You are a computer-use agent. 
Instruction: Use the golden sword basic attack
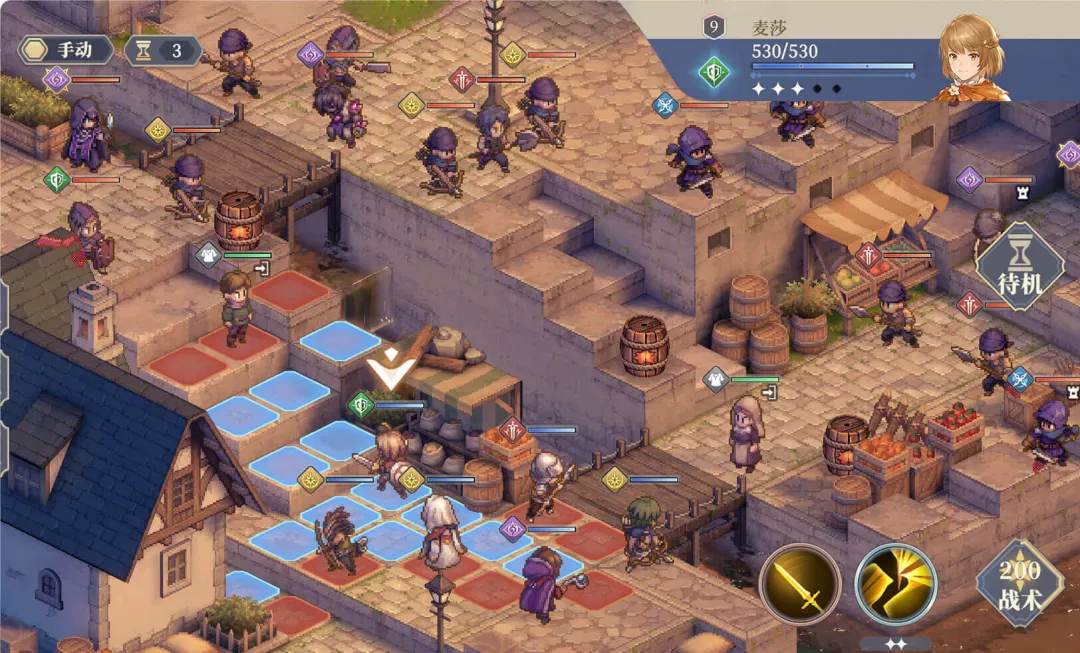tap(799, 585)
